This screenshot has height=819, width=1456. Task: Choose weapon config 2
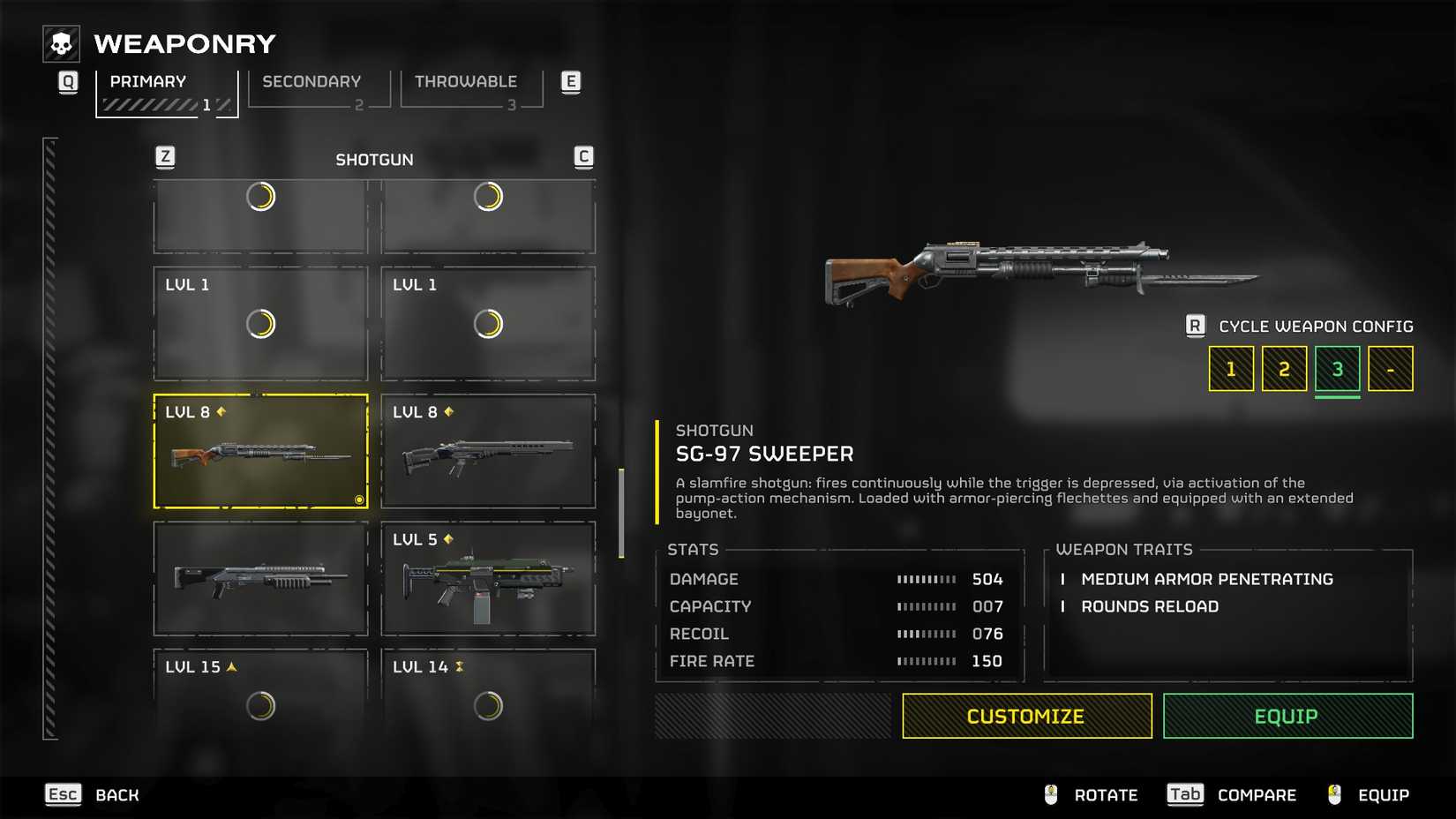pos(1284,369)
